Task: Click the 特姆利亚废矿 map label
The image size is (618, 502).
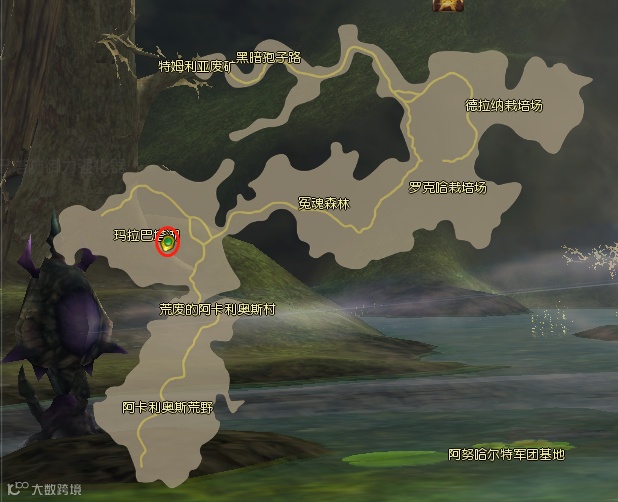Action: pyautogui.click(x=198, y=67)
